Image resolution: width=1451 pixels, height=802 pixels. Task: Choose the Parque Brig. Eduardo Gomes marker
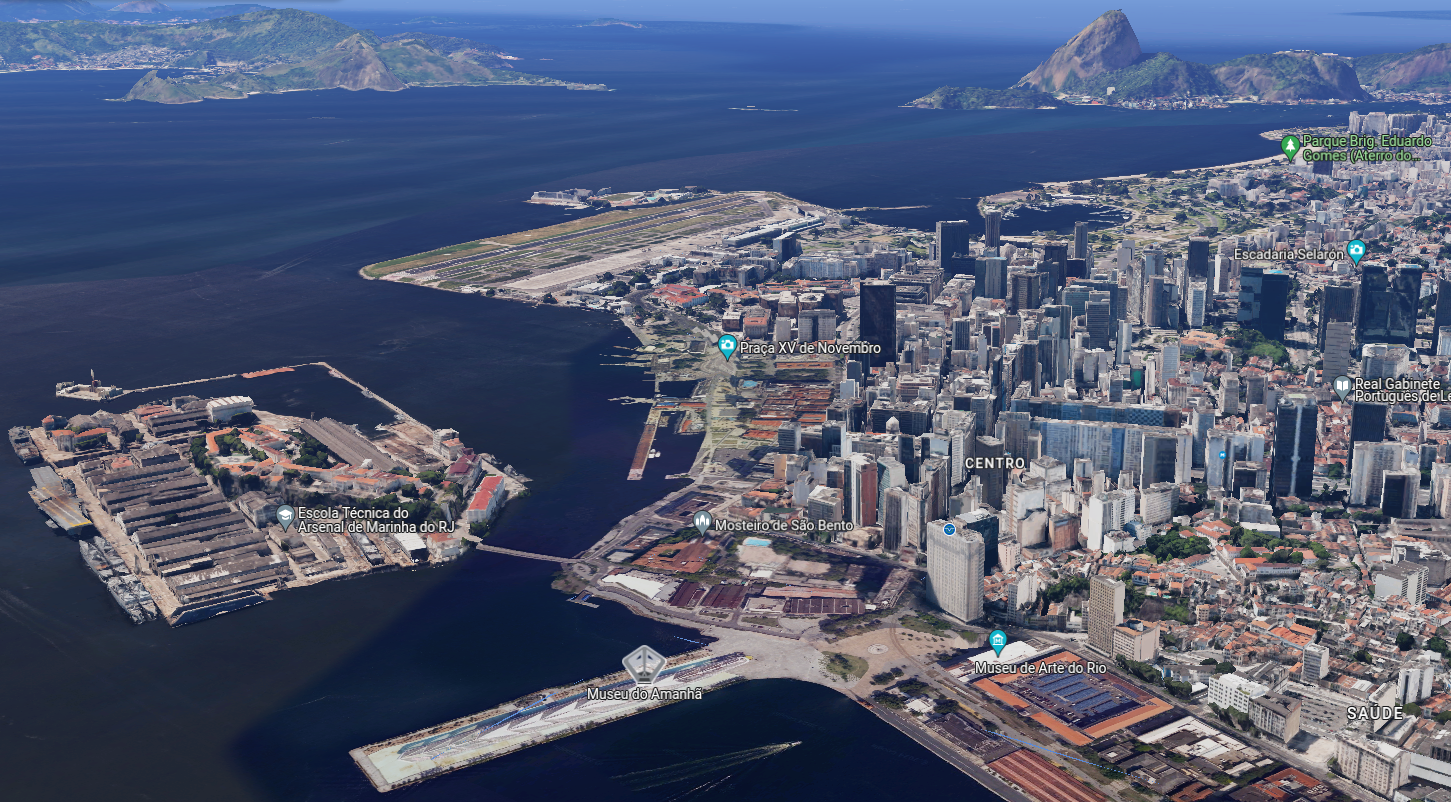1291,147
